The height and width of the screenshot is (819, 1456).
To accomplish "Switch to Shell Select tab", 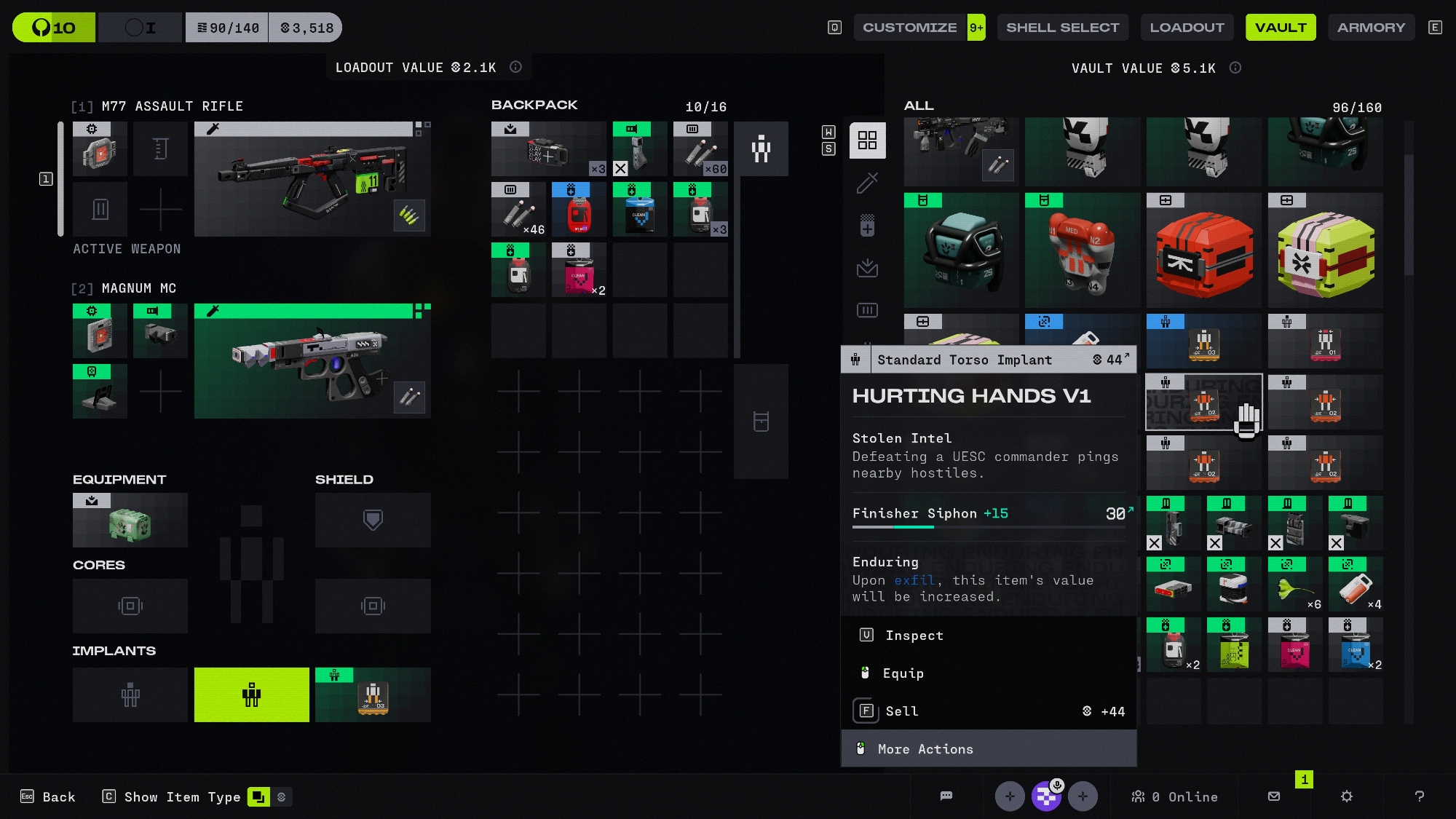I will pyautogui.click(x=1062, y=28).
